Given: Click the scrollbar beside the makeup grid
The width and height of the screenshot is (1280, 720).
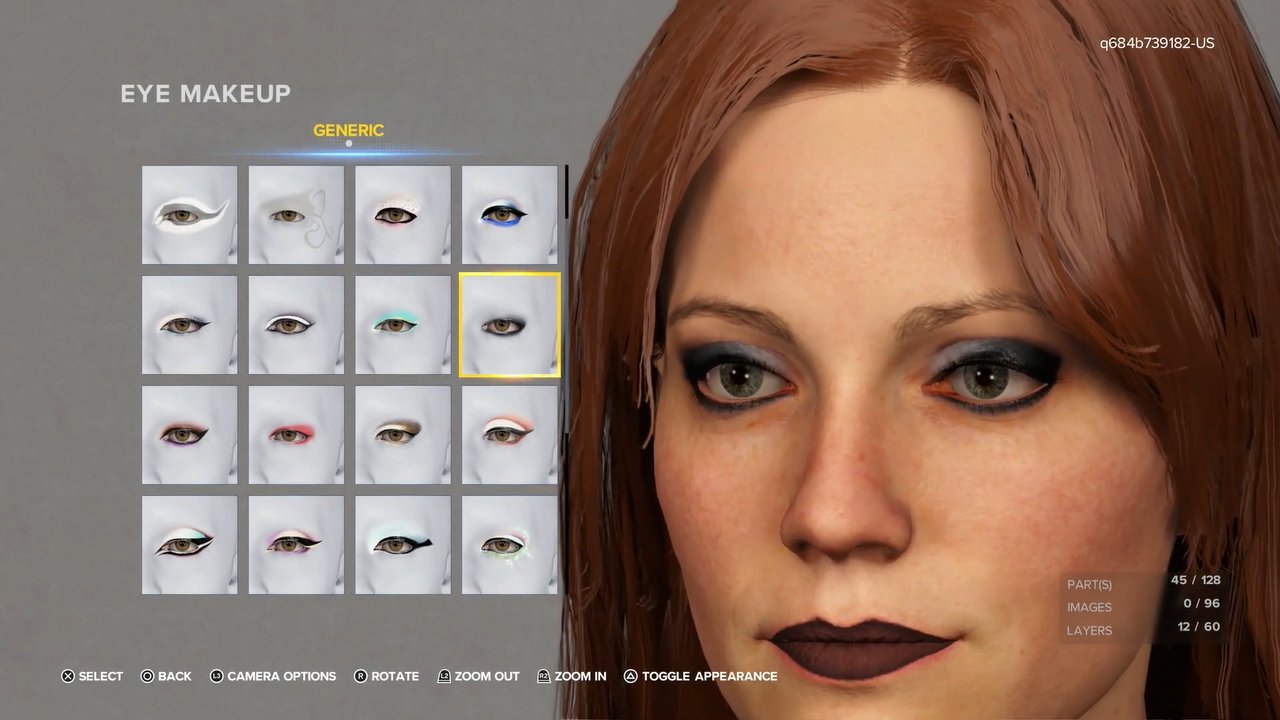Looking at the screenshot, I should point(566,195).
